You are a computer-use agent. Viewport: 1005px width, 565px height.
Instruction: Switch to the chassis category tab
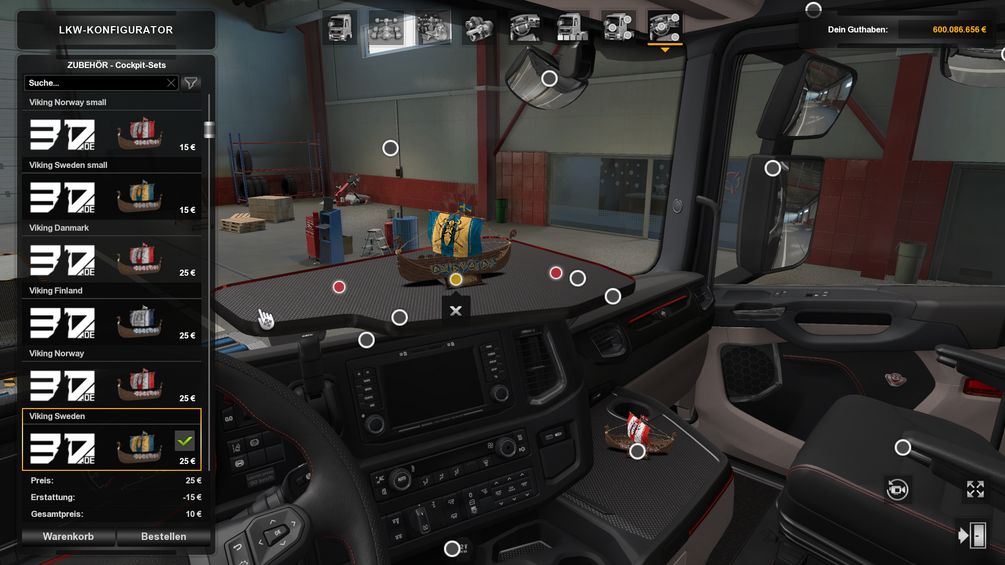386,28
